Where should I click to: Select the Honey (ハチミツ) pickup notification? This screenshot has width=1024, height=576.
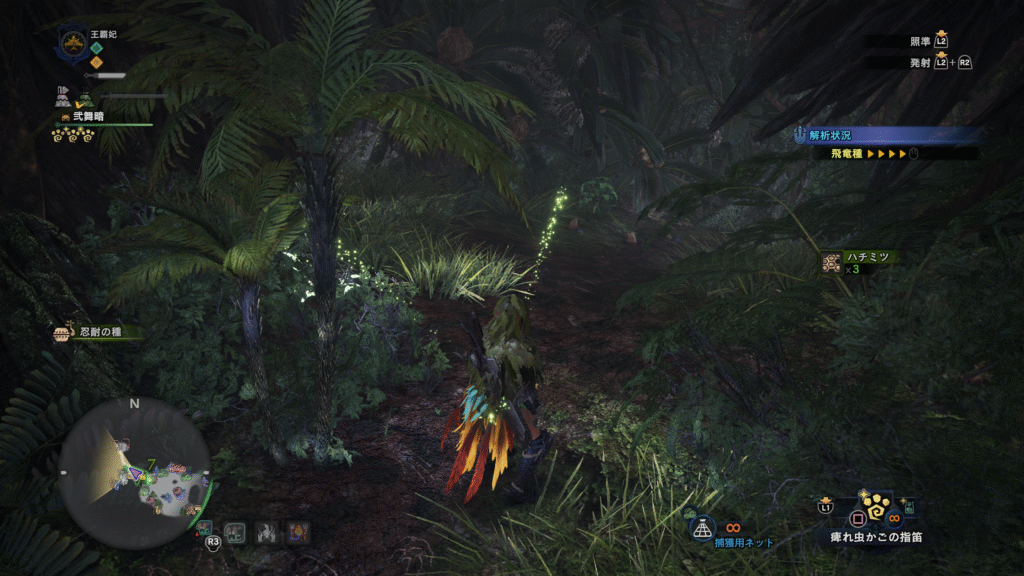[x=858, y=261]
